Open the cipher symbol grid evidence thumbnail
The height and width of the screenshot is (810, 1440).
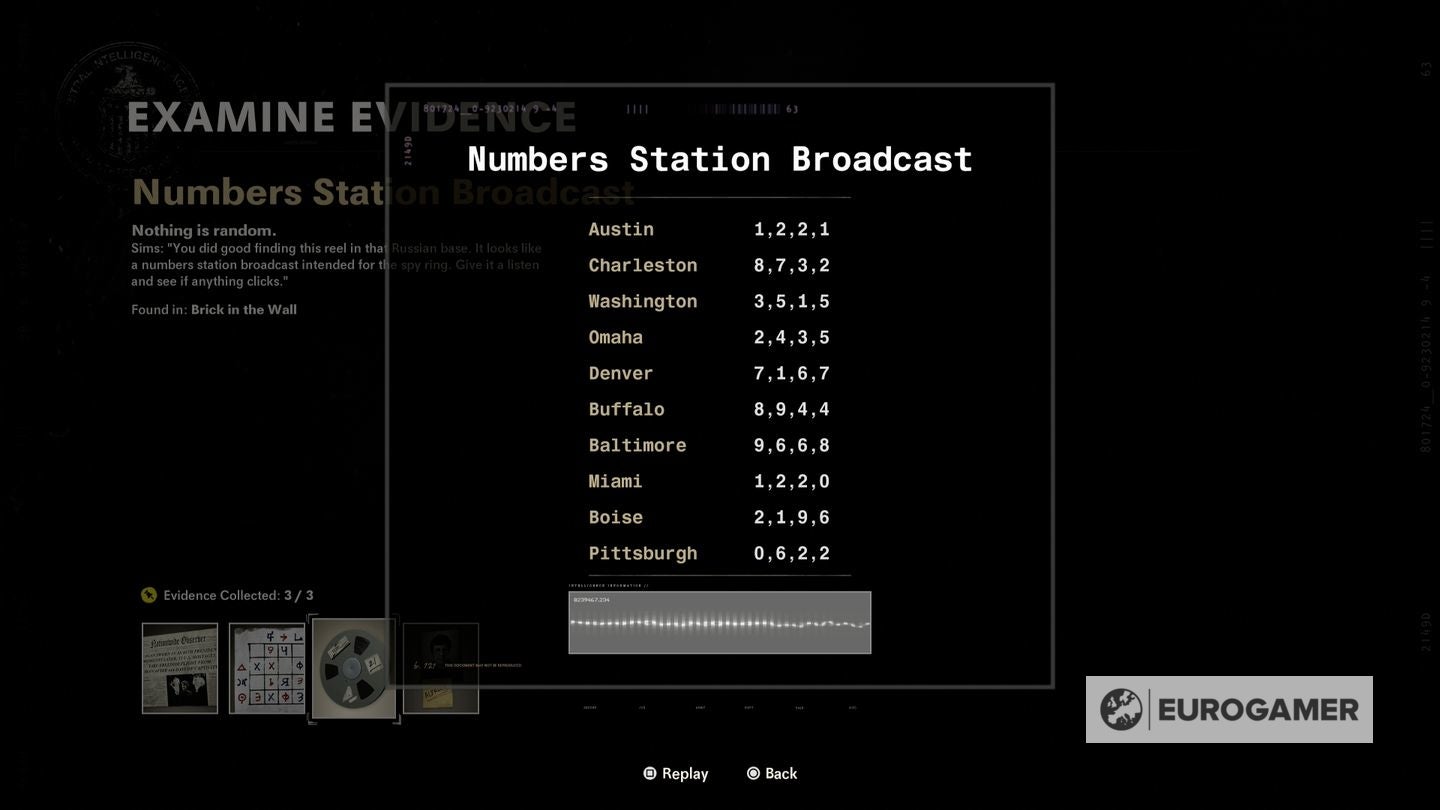[267, 666]
